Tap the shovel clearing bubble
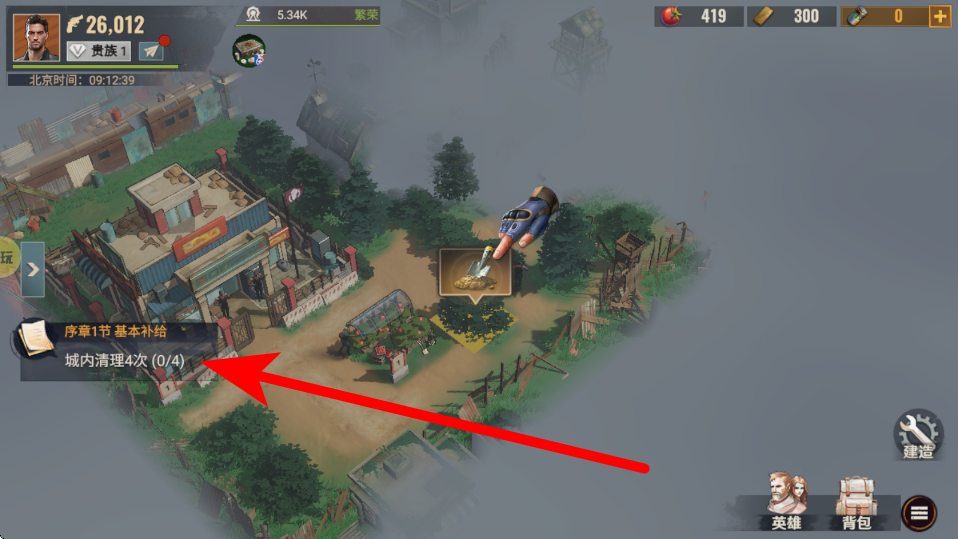 pyautogui.click(x=475, y=272)
